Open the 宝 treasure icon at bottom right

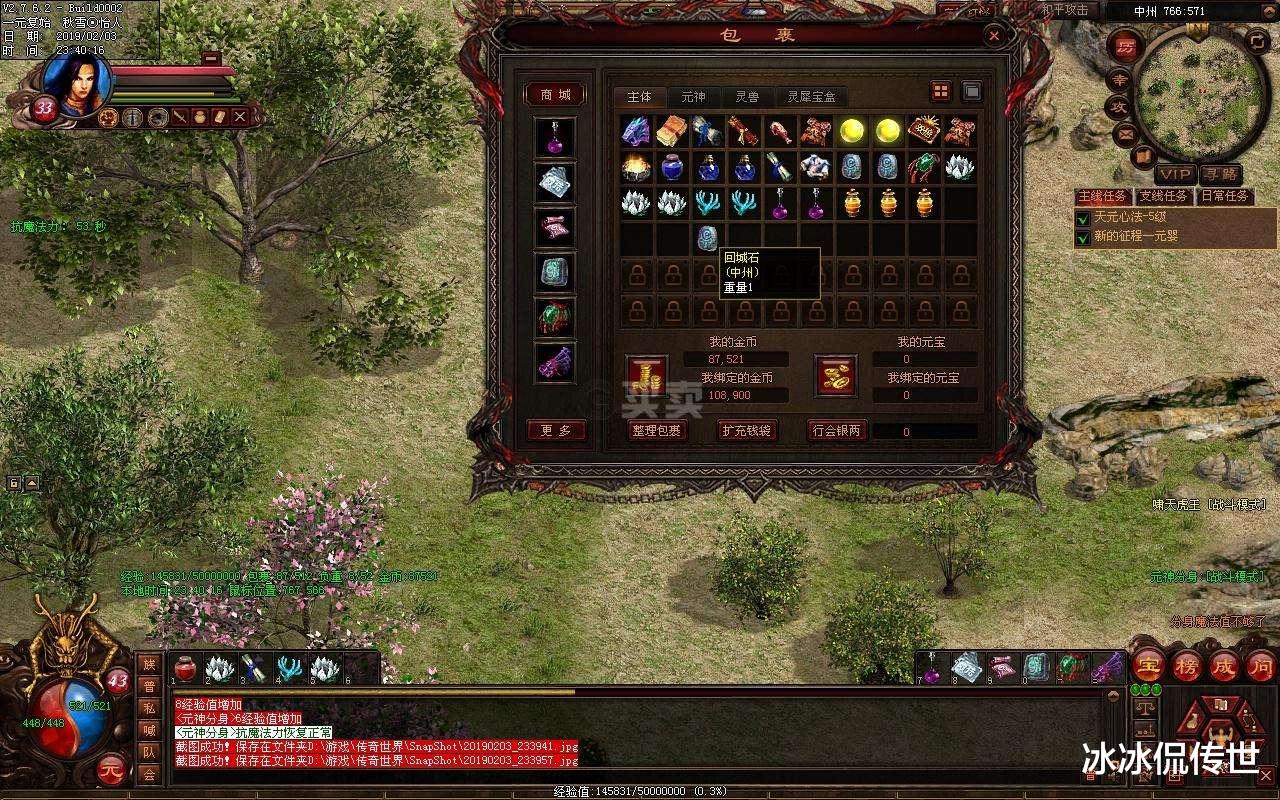pos(1150,665)
